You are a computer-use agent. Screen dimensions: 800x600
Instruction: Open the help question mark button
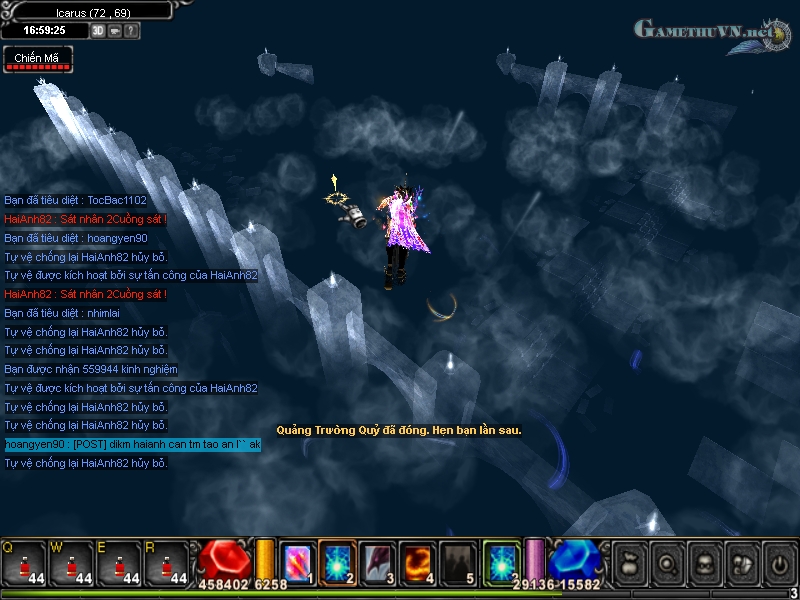pyautogui.click(x=132, y=31)
